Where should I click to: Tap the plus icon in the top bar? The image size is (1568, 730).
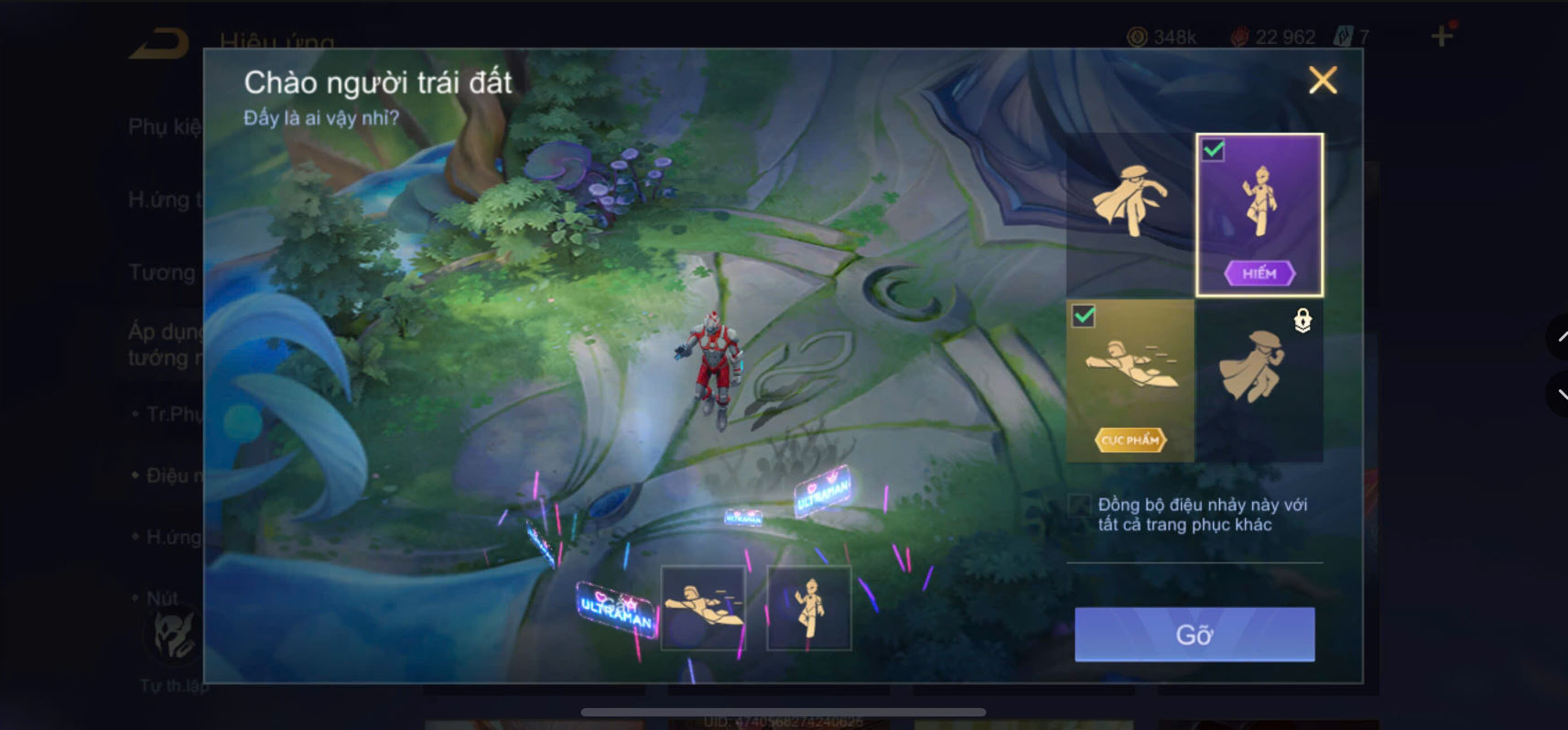pyautogui.click(x=1442, y=37)
